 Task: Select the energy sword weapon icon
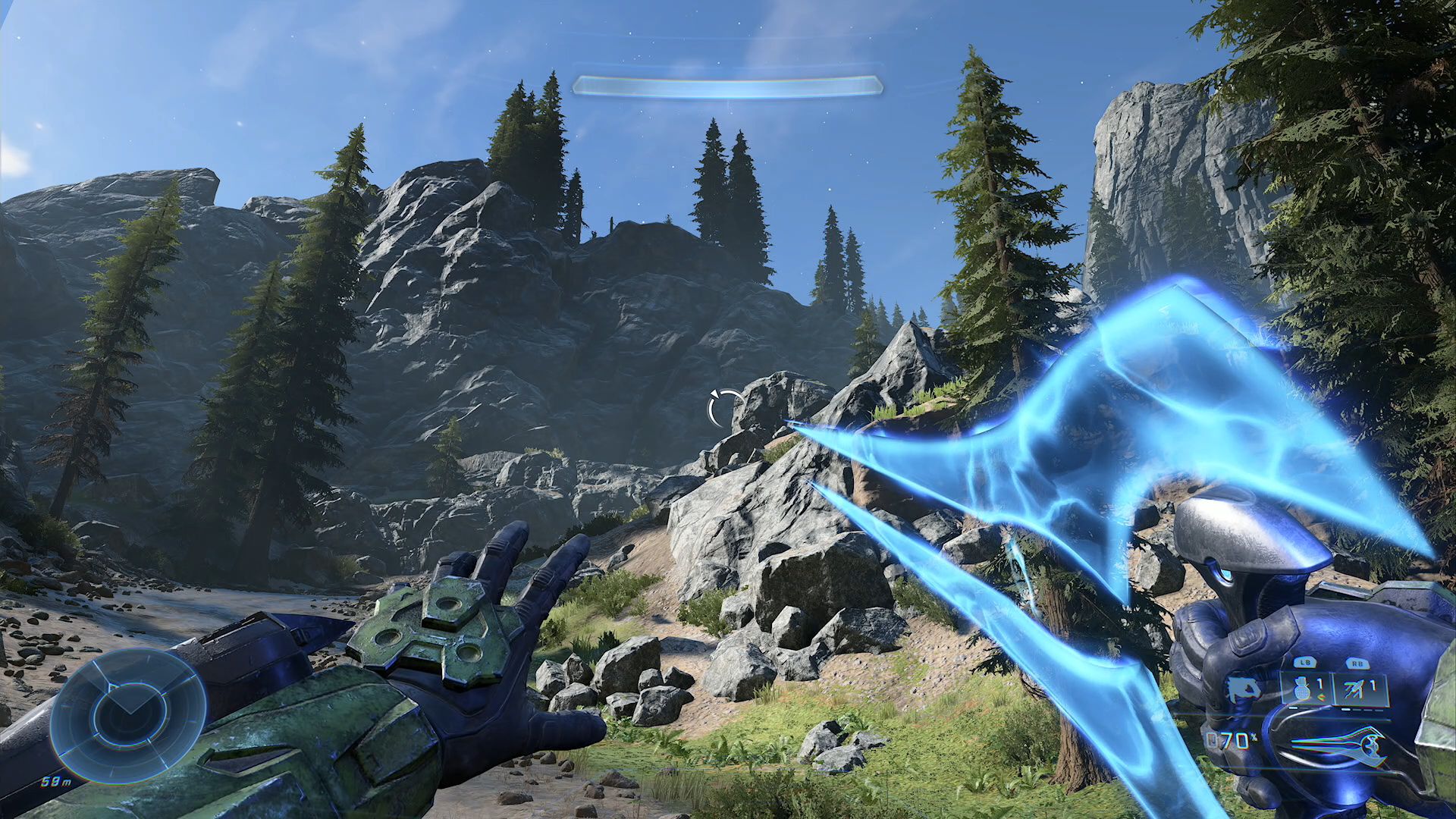(1341, 745)
